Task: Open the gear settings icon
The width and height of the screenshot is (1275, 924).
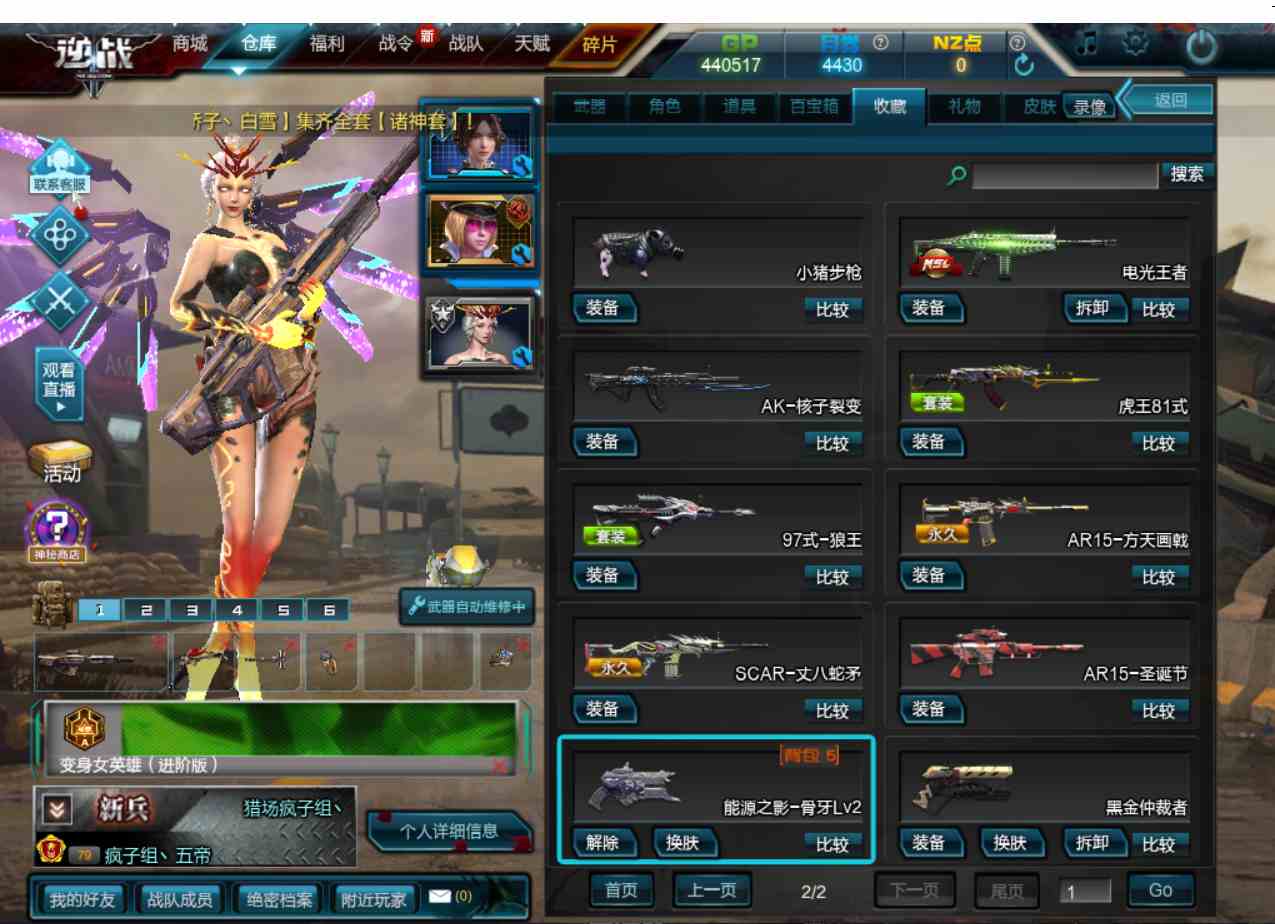Action: pyautogui.click(x=1135, y=44)
